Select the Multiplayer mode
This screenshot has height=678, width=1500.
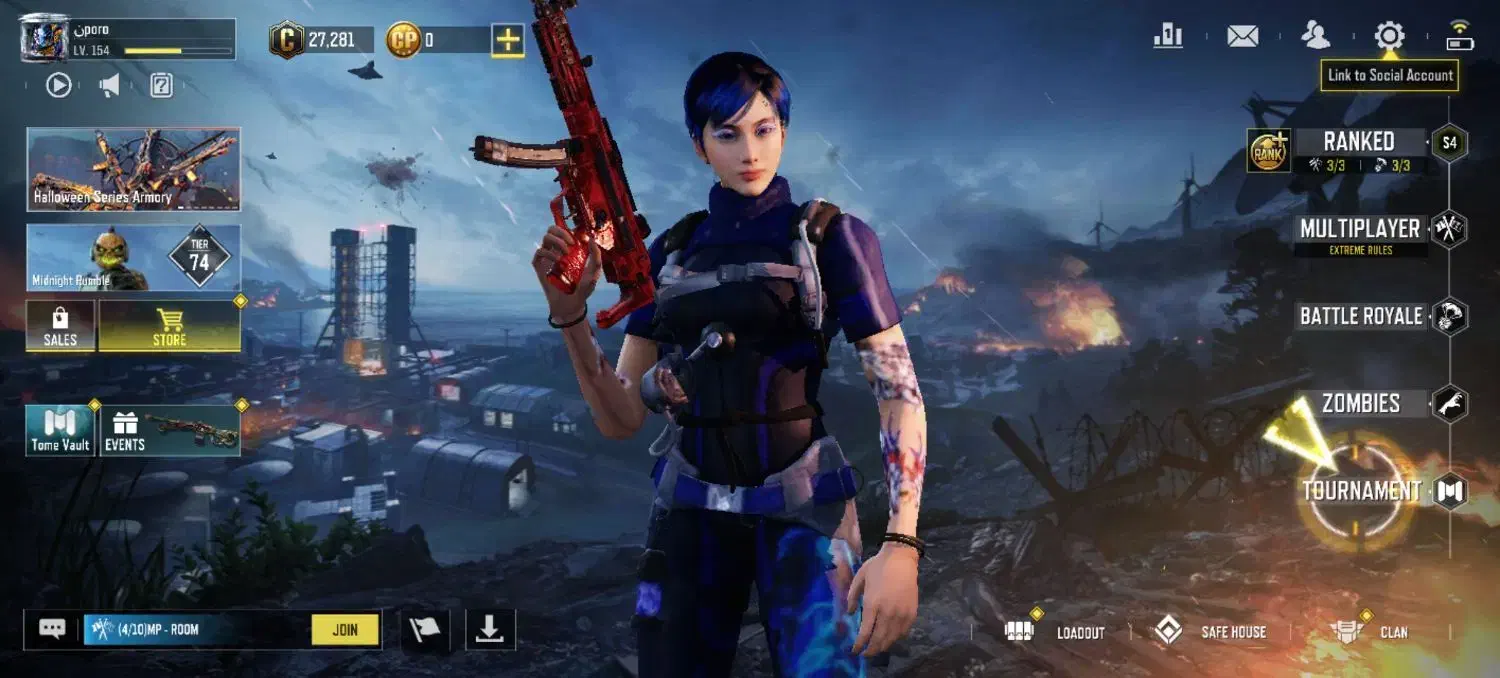tap(1360, 229)
